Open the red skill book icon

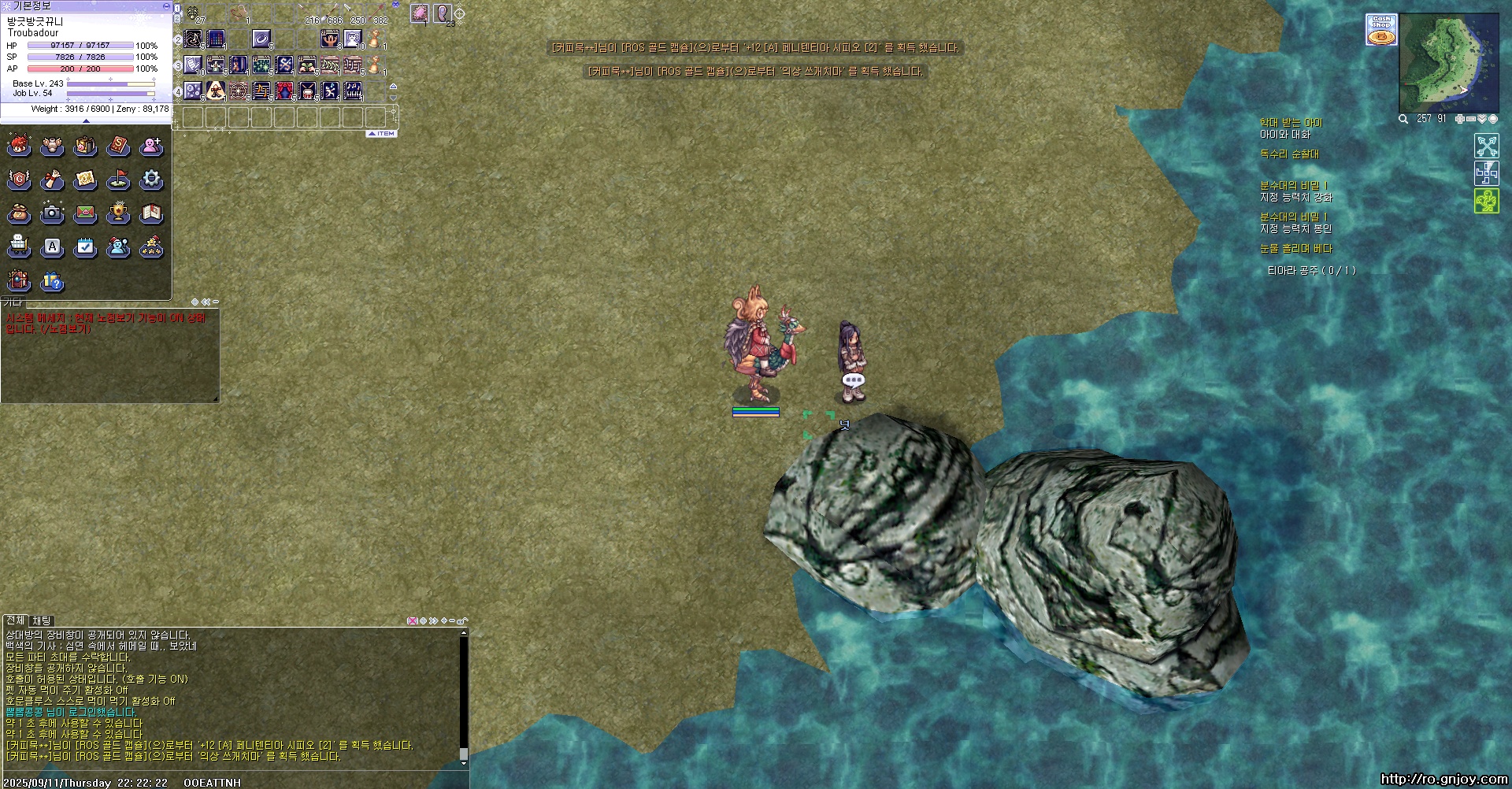118,146
